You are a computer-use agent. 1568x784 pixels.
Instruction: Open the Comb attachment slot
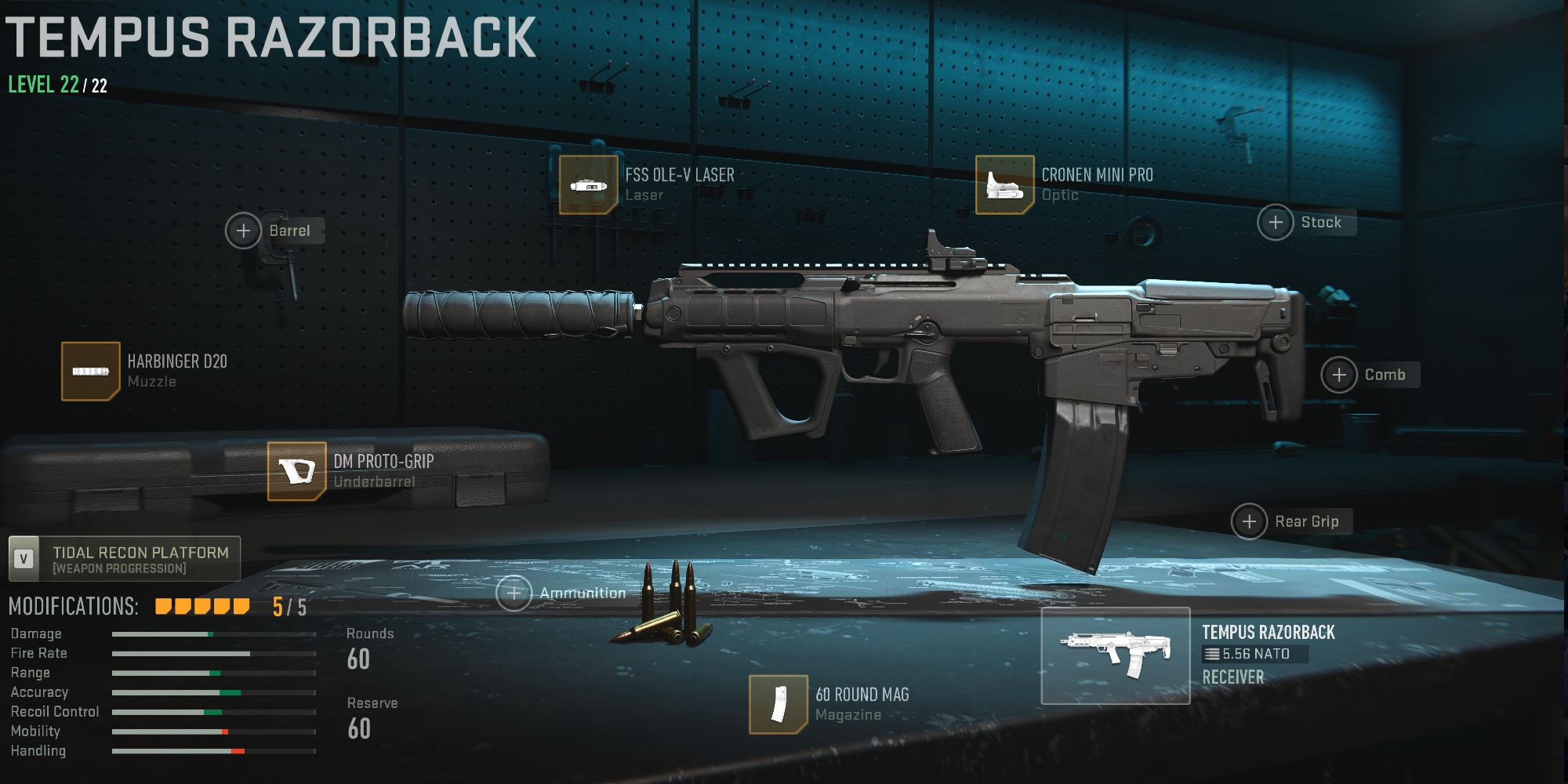pos(1338,375)
